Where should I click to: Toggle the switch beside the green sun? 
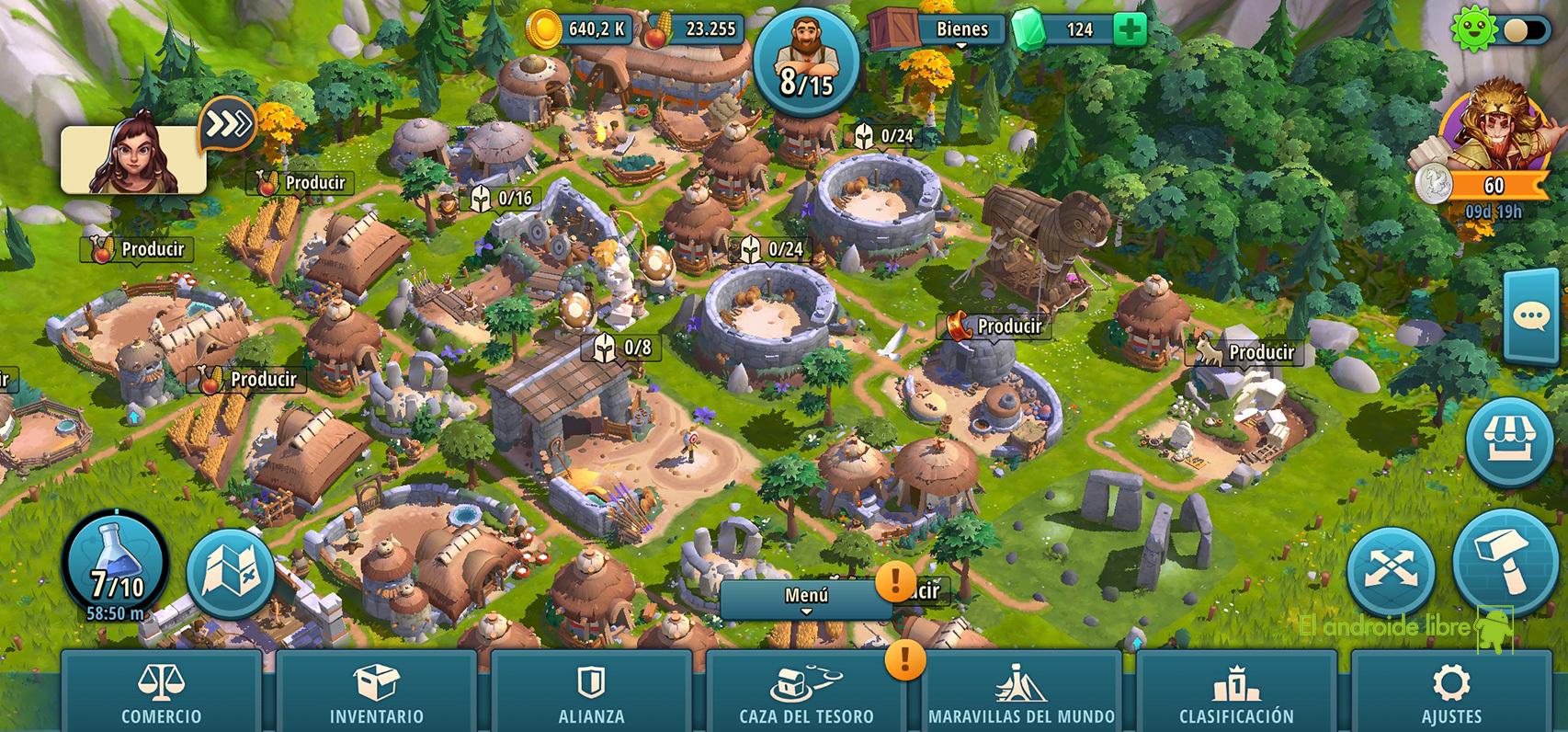tap(1528, 30)
